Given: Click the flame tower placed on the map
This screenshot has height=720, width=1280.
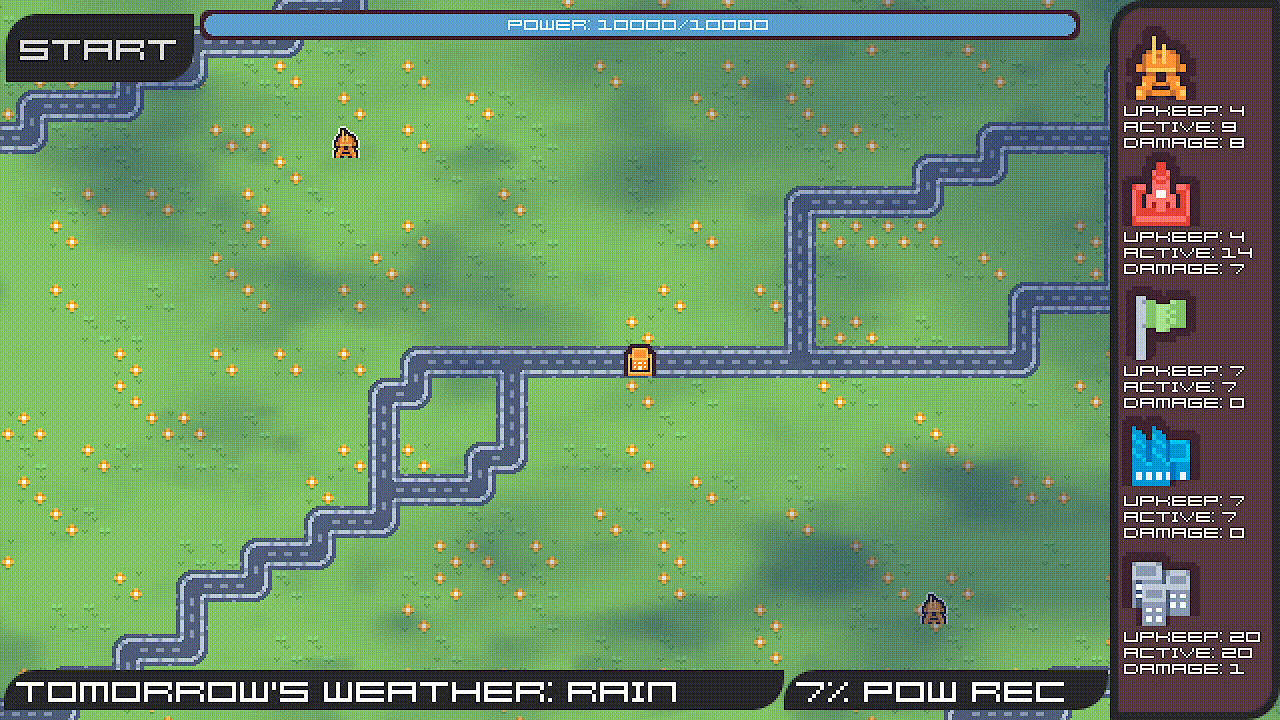Looking at the screenshot, I should [x=344, y=144].
